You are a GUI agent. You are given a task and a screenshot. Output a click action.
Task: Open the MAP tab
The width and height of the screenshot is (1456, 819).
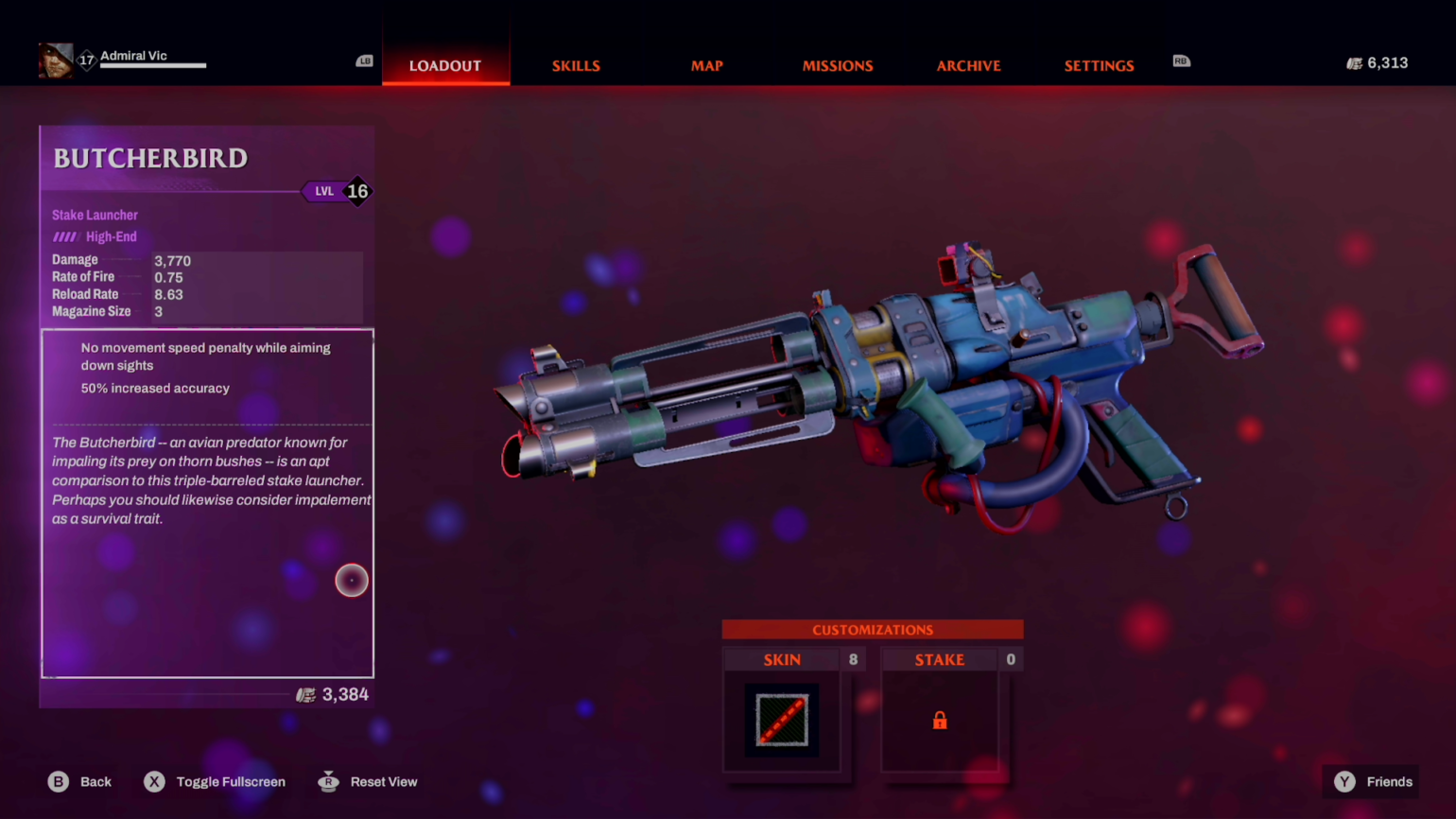(x=706, y=65)
